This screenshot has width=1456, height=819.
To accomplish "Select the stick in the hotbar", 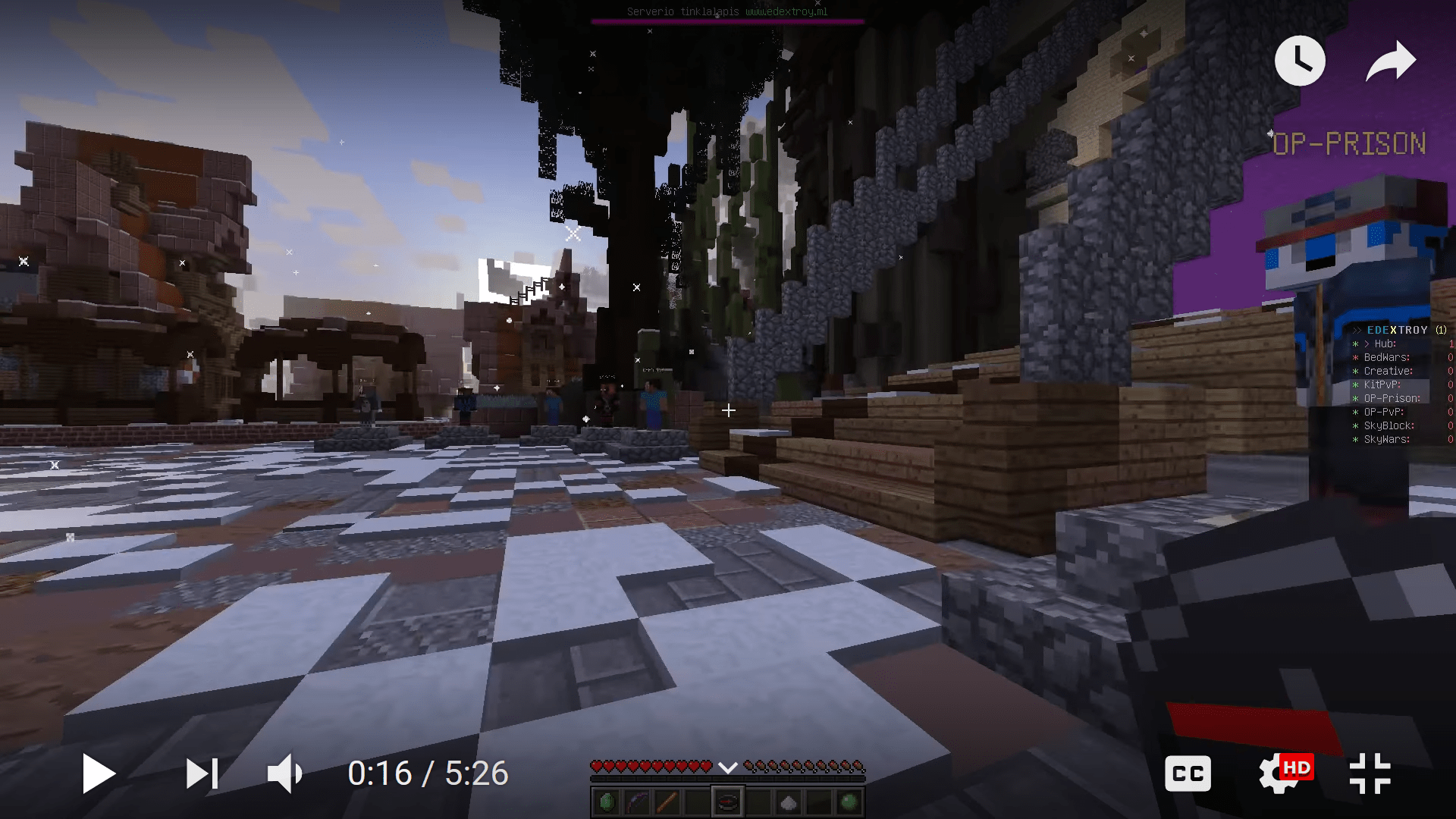I will click(668, 802).
